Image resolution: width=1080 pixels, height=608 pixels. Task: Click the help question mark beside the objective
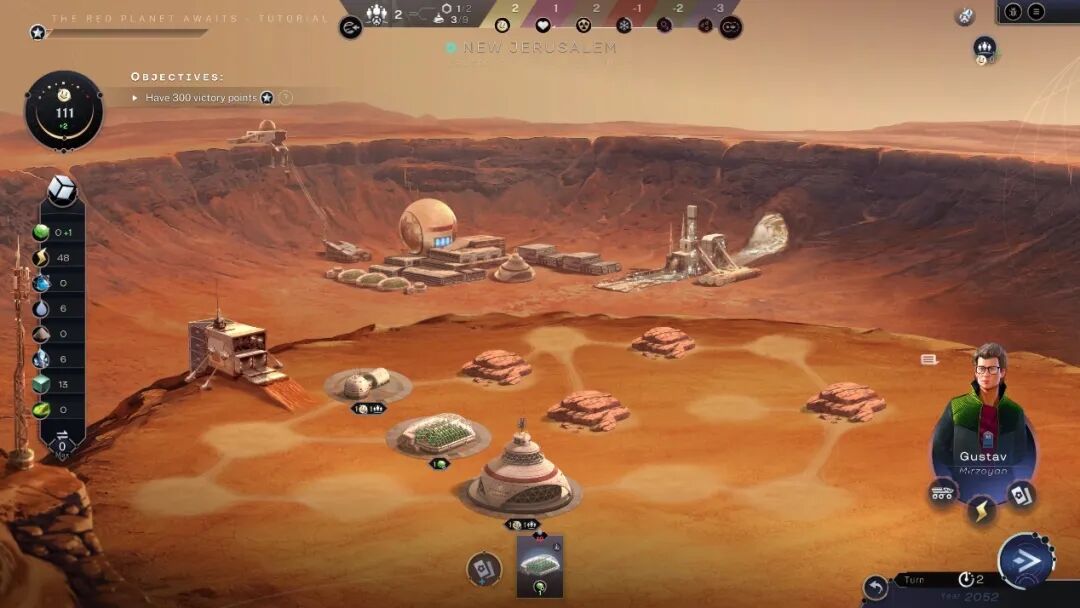point(286,98)
